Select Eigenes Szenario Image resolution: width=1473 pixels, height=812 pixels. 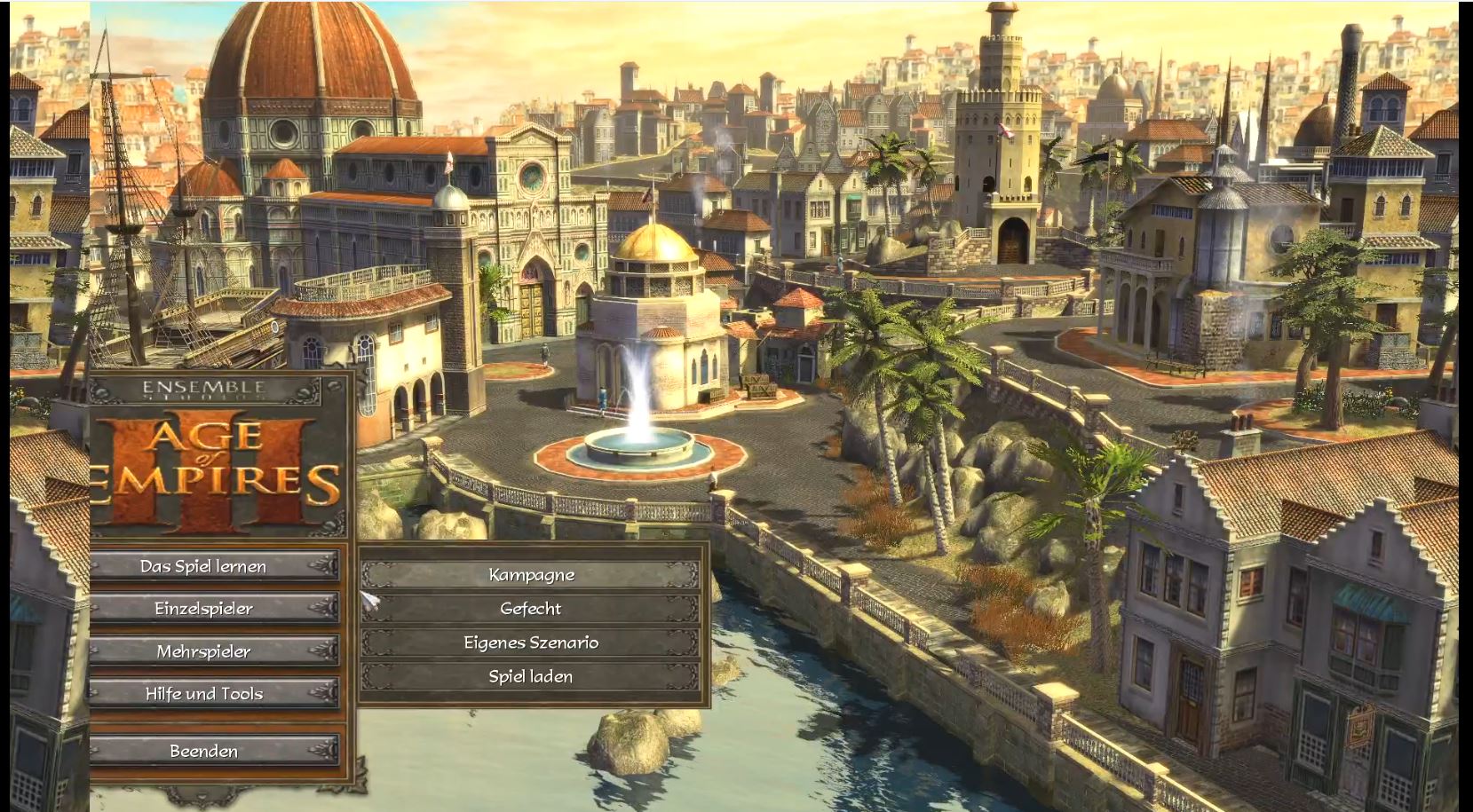point(531,643)
